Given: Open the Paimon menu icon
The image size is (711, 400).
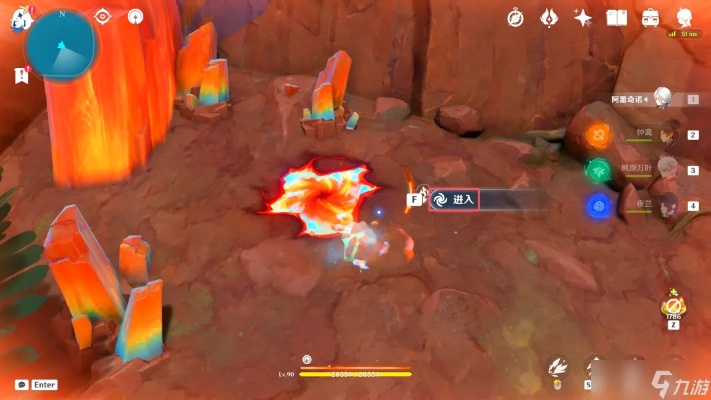Looking at the screenshot, I should pos(17,18).
